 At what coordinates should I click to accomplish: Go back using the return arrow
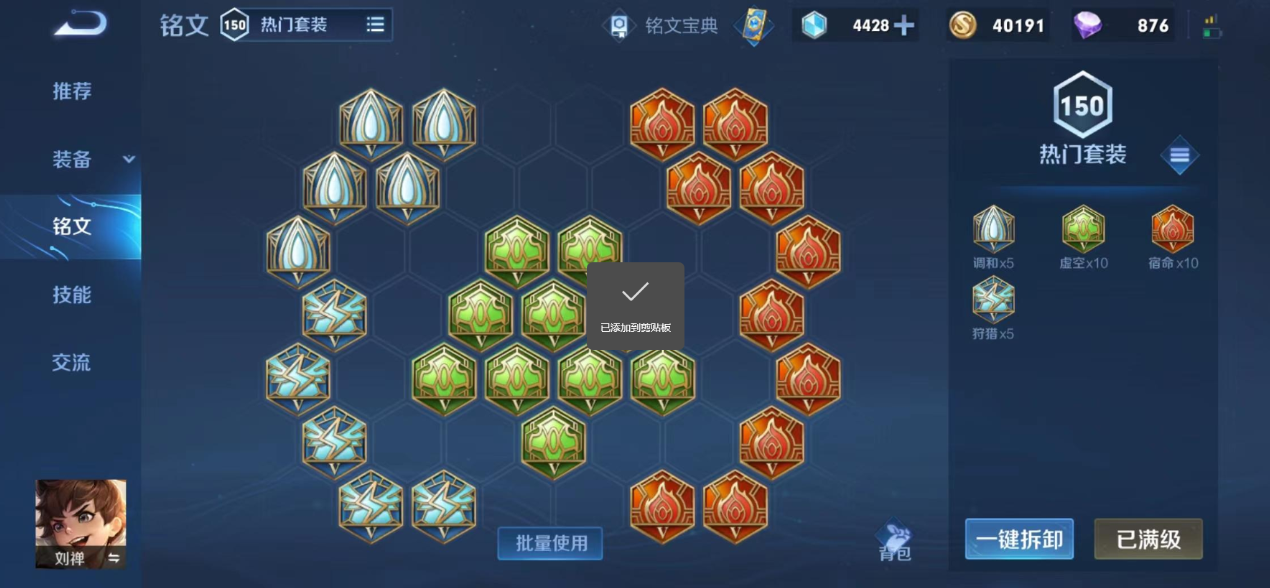click(x=80, y=23)
